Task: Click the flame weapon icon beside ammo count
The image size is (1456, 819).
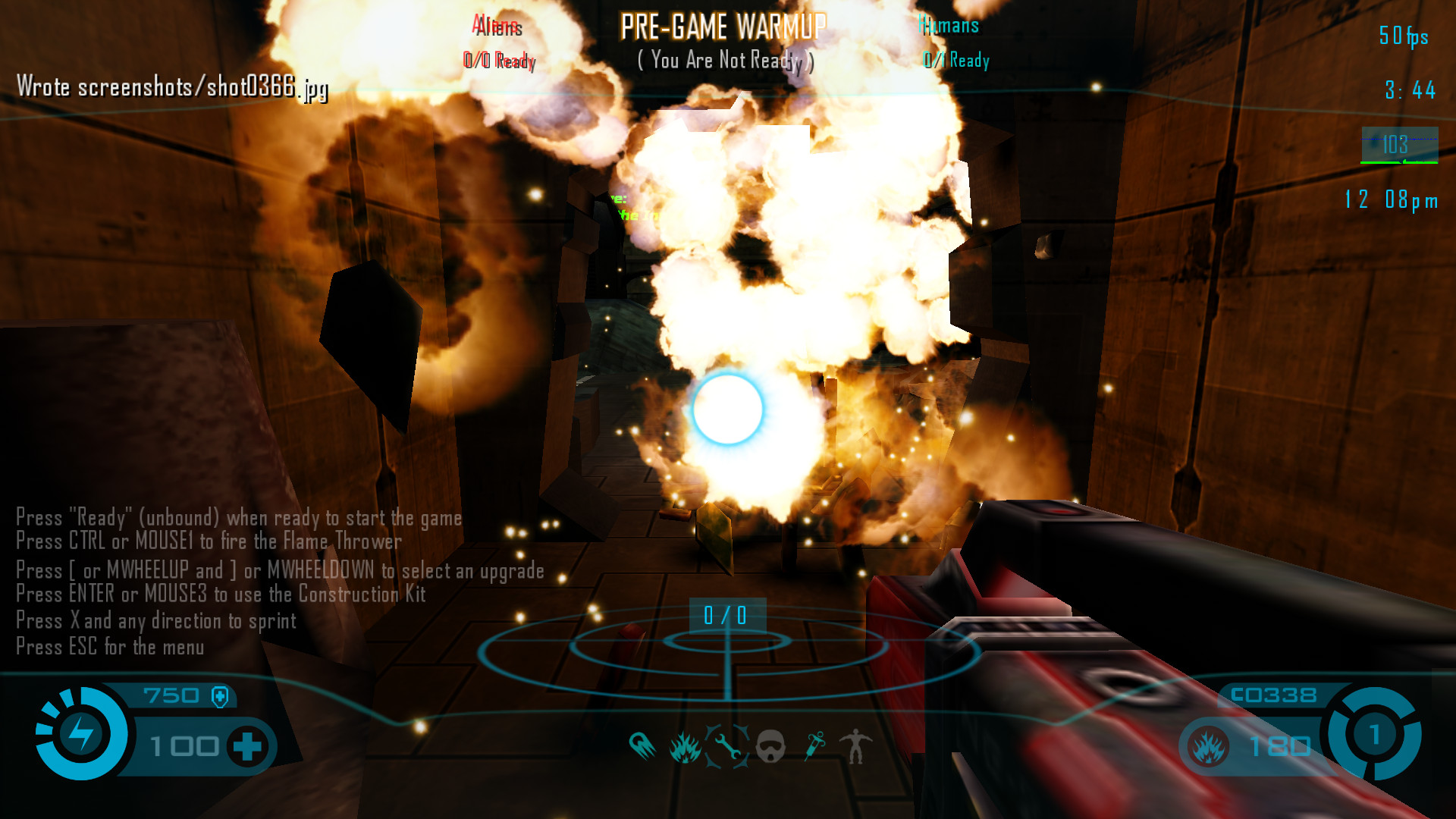Action: (1208, 747)
